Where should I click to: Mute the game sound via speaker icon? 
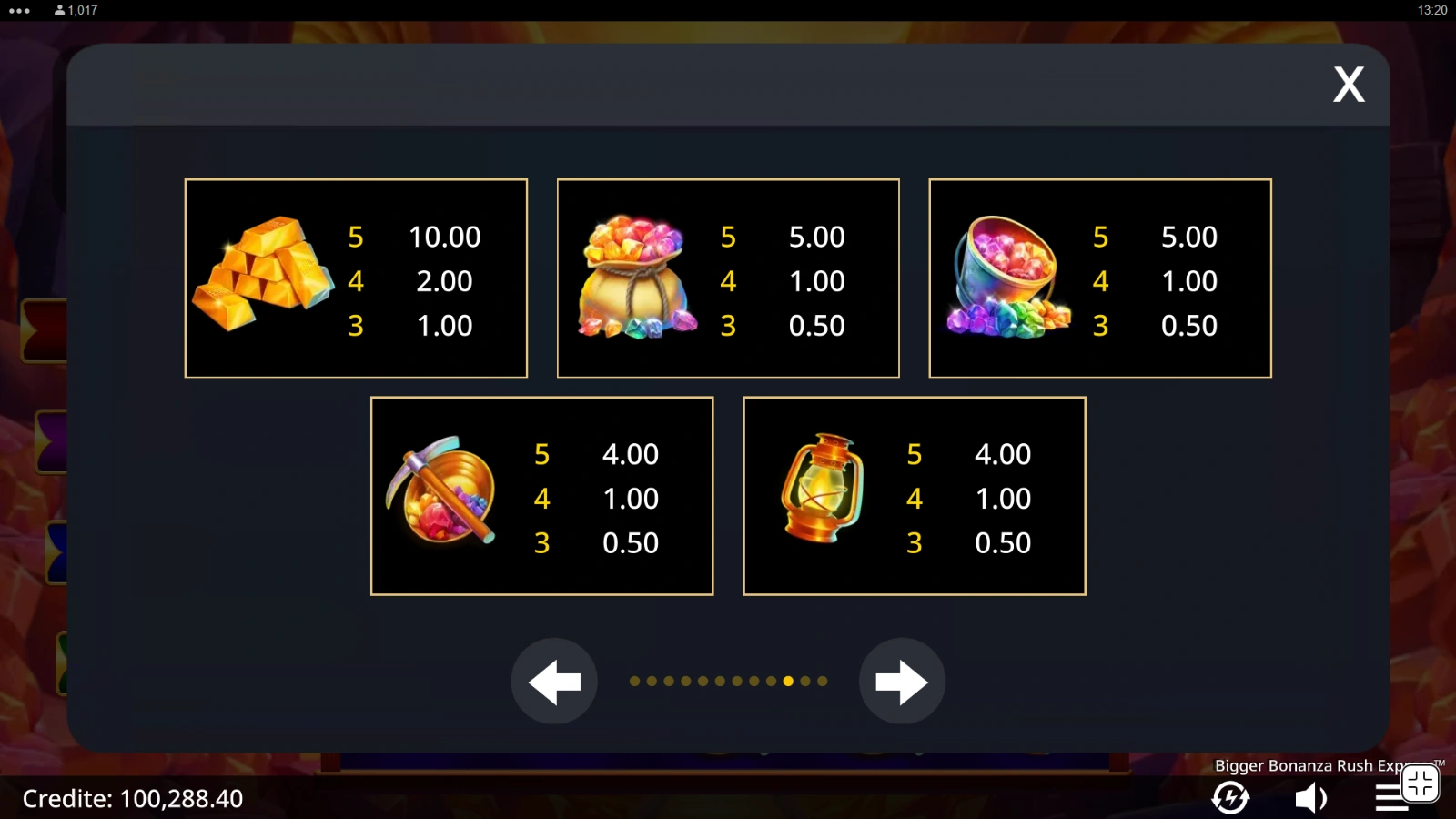pos(1310,798)
